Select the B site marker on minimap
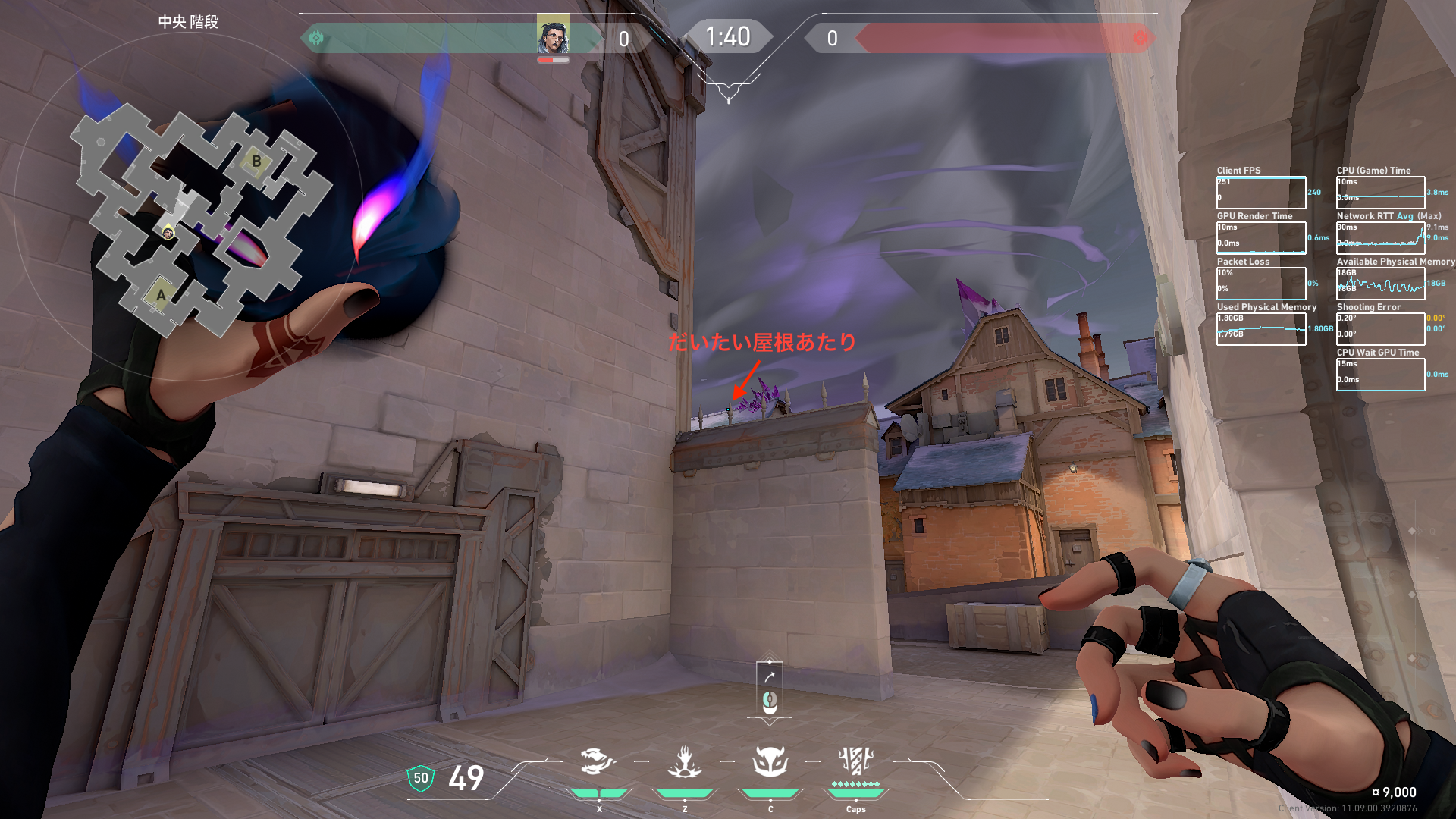The width and height of the screenshot is (1456, 819). (x=256, y=162)
